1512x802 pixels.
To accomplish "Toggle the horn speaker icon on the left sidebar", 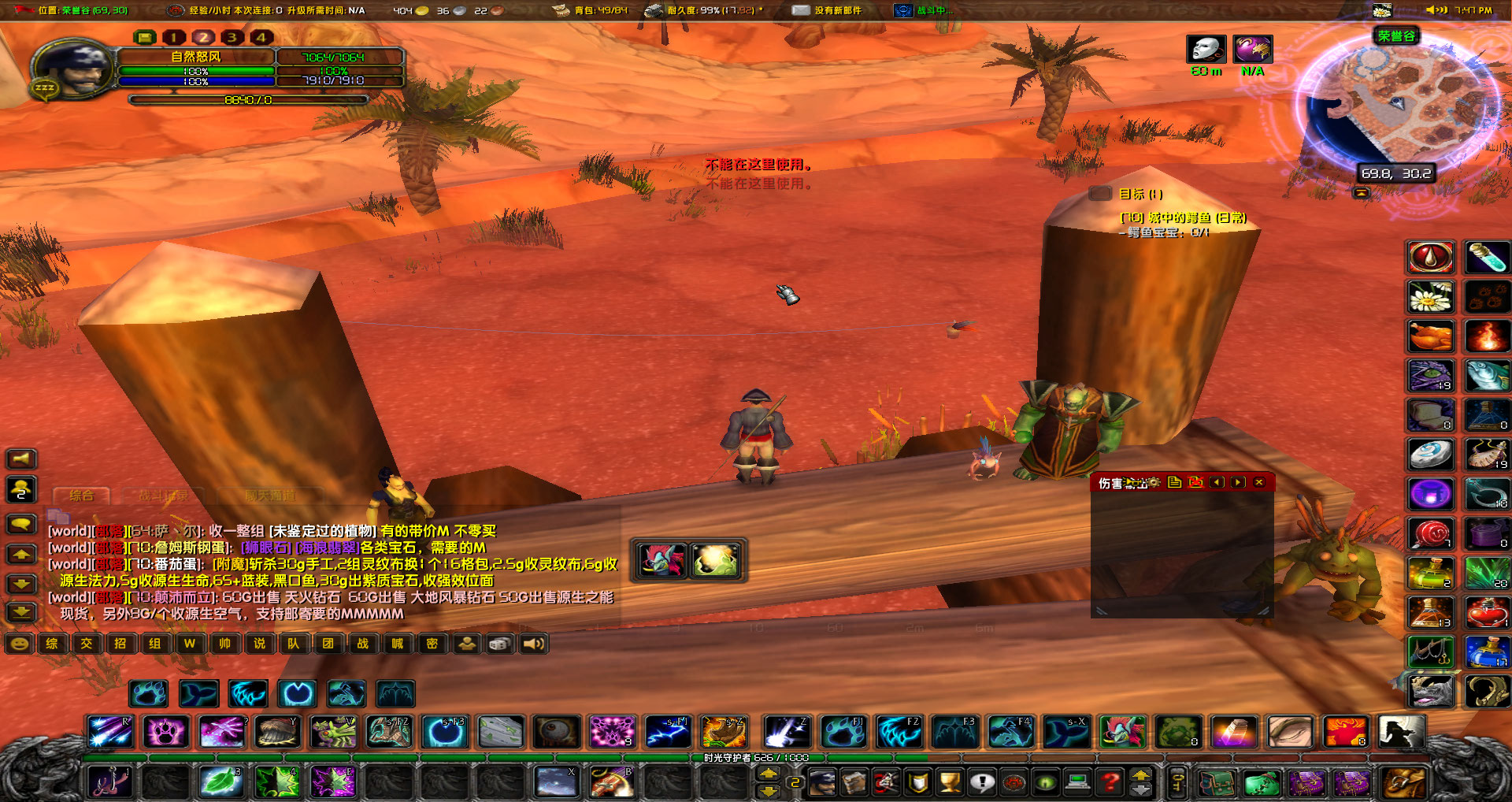I will click(21, 458).
